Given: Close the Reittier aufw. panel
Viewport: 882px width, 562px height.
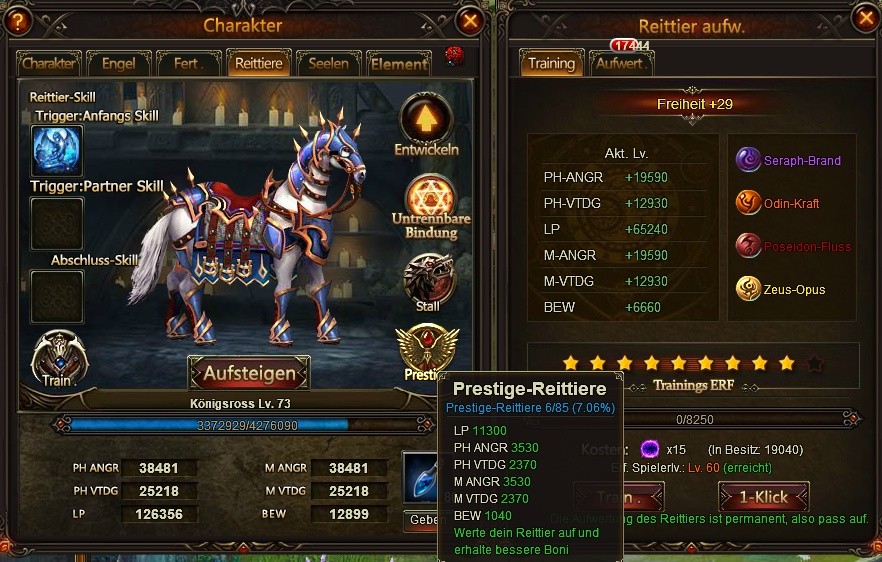Looking at the screenshot, I should pyautogui.click(x=866, y=18).
